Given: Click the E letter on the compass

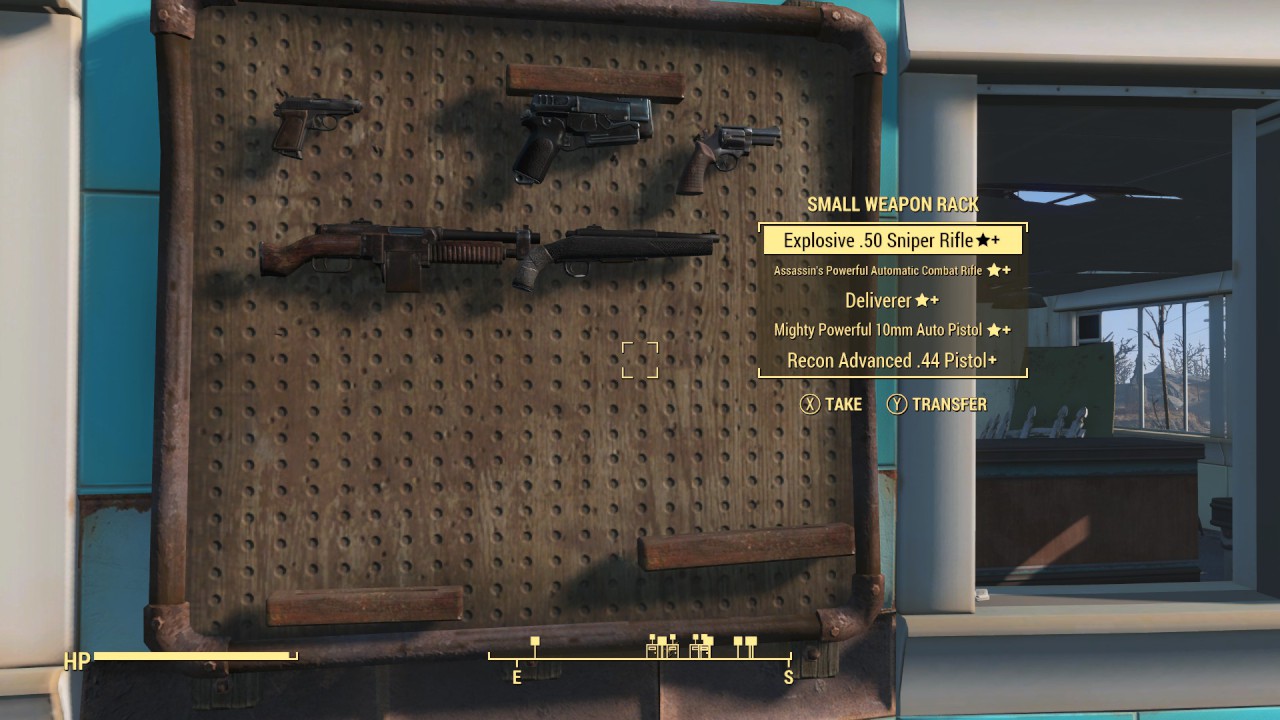Looking at the screenshot, I should 516,677.
